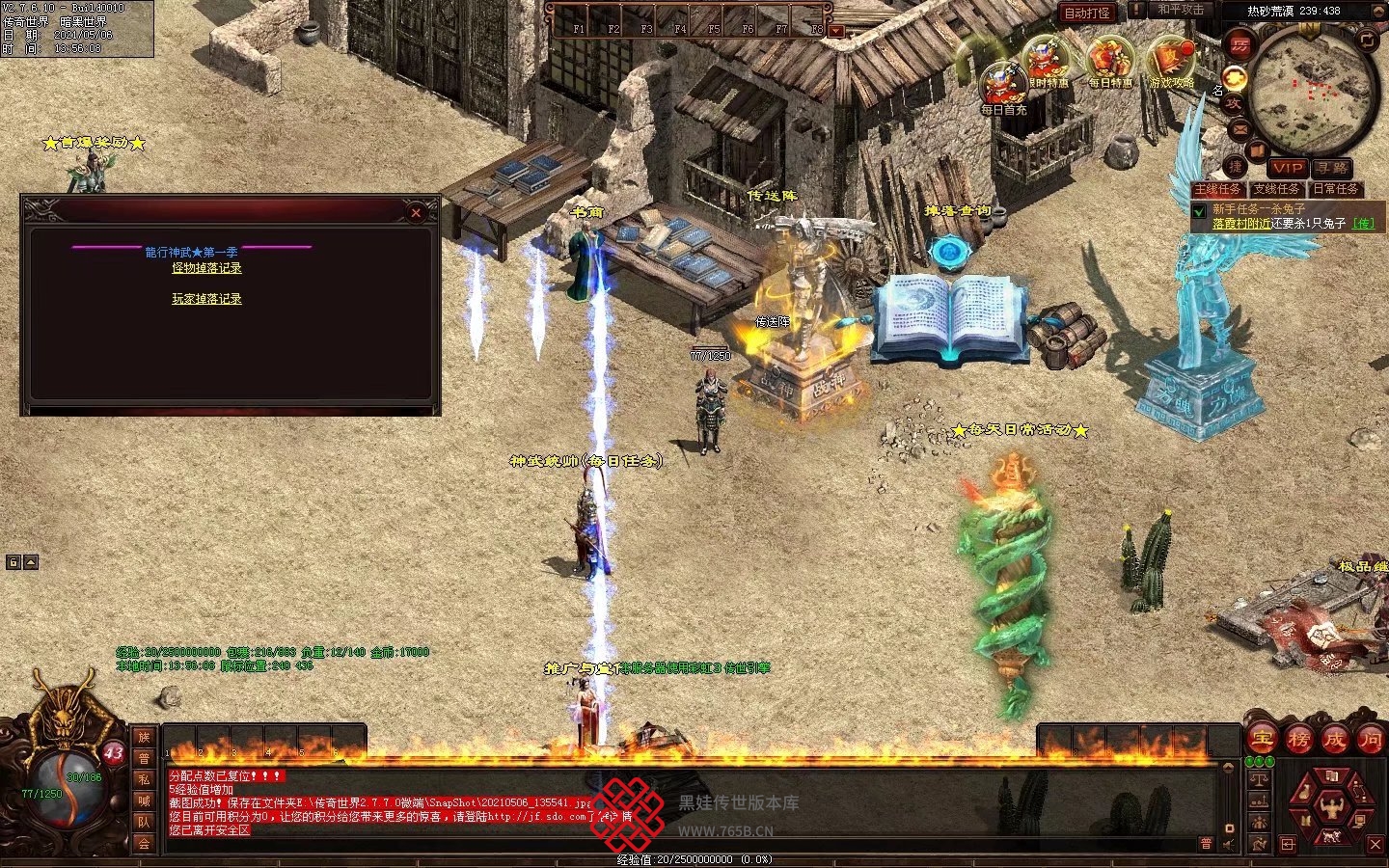The height and width of the screenshot is (868, 1389).
Task: Open the 游戏攻略 game guide icon
Action: [x=1171, y=61]
